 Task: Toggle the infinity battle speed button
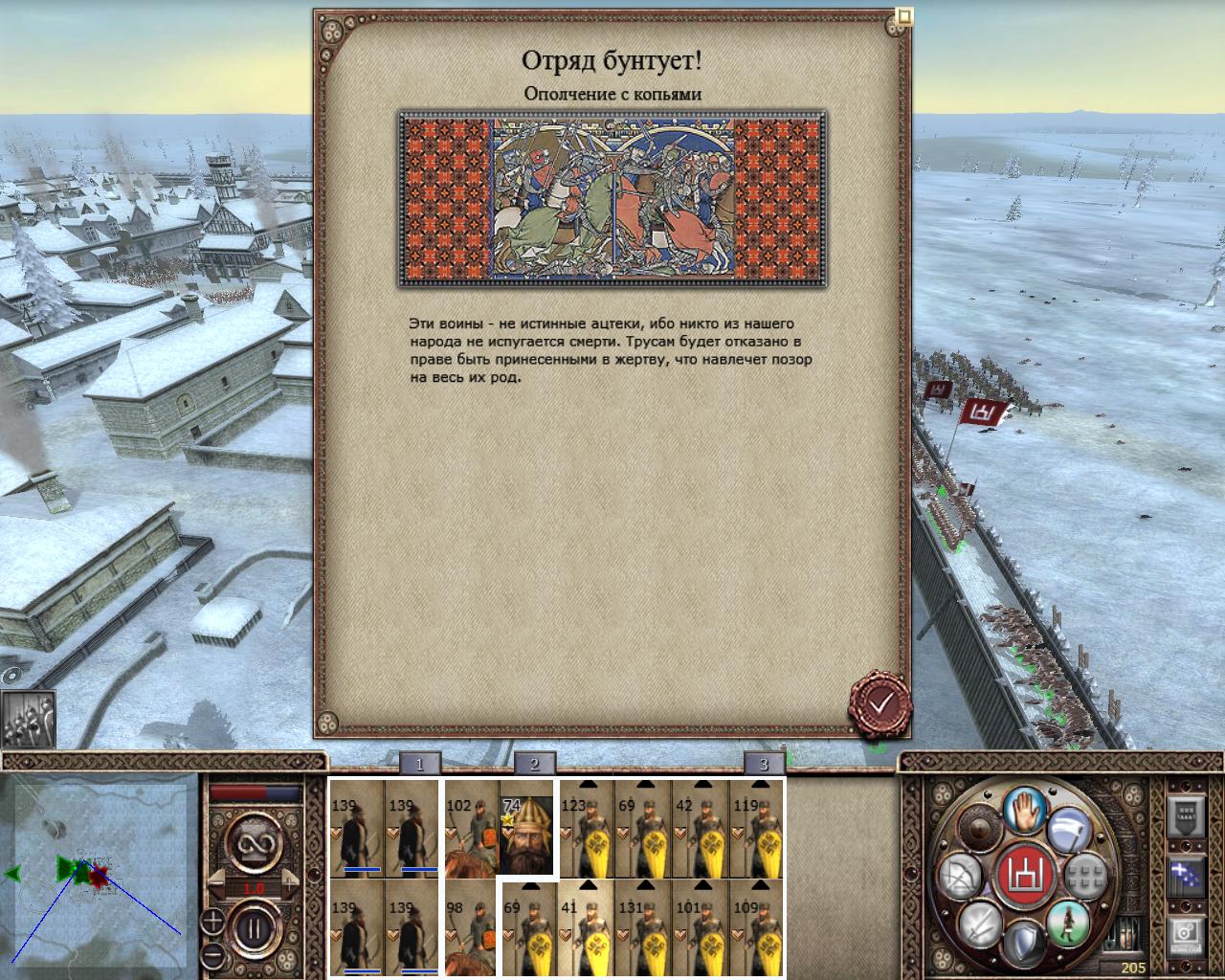[x=254, y=845]
